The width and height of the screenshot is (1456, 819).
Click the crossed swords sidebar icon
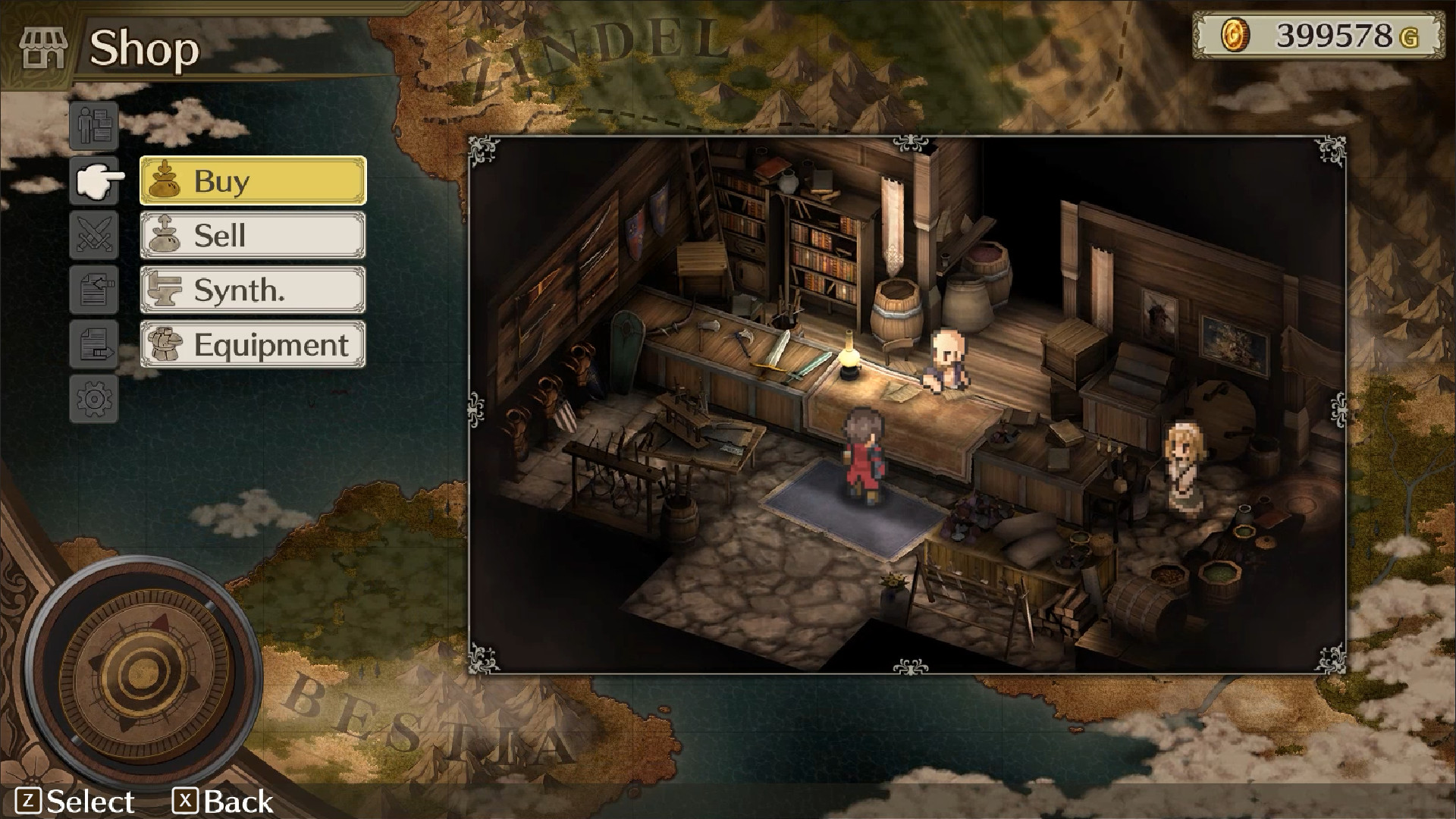93,235
